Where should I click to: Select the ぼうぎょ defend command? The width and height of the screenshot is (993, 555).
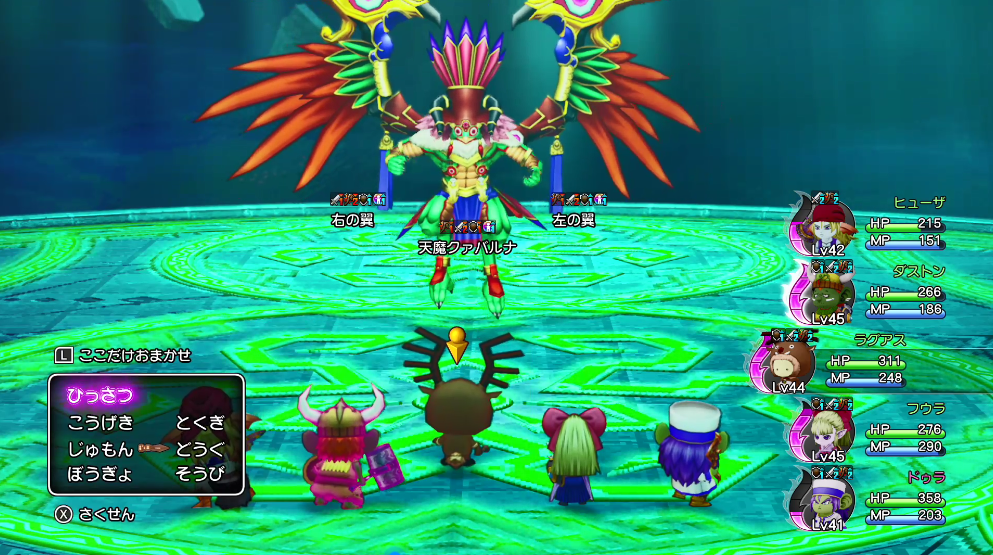[101, 474]
